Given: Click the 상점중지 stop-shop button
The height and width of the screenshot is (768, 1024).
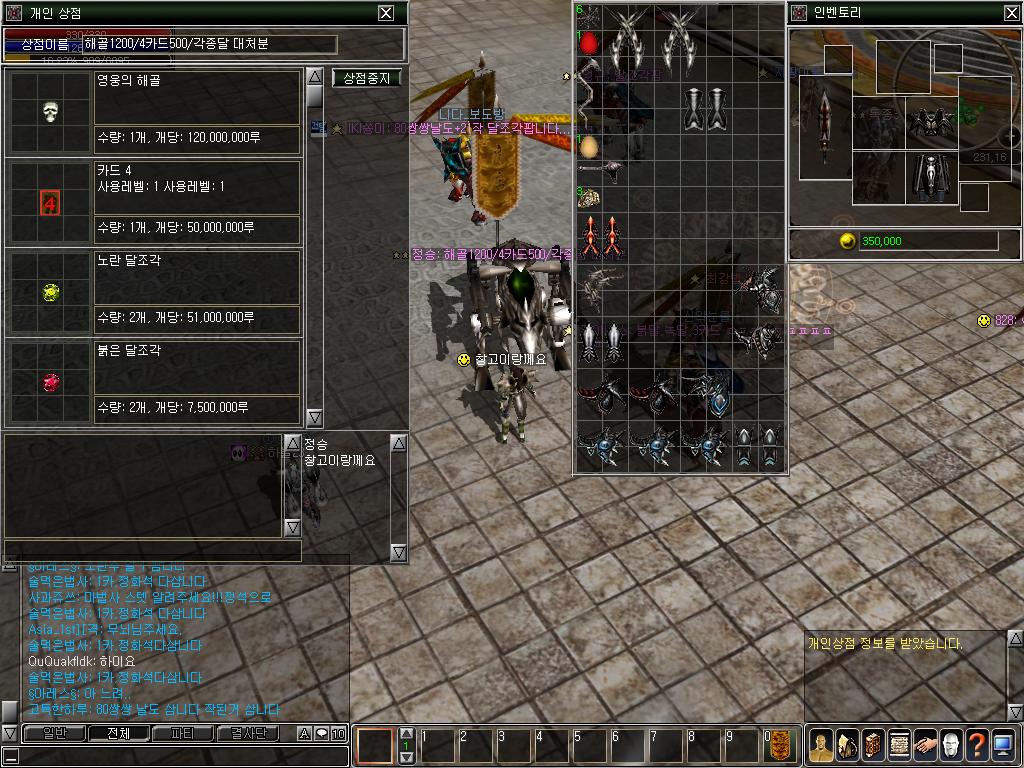Looking at the screenshot, I should click(x=366, y=78).
